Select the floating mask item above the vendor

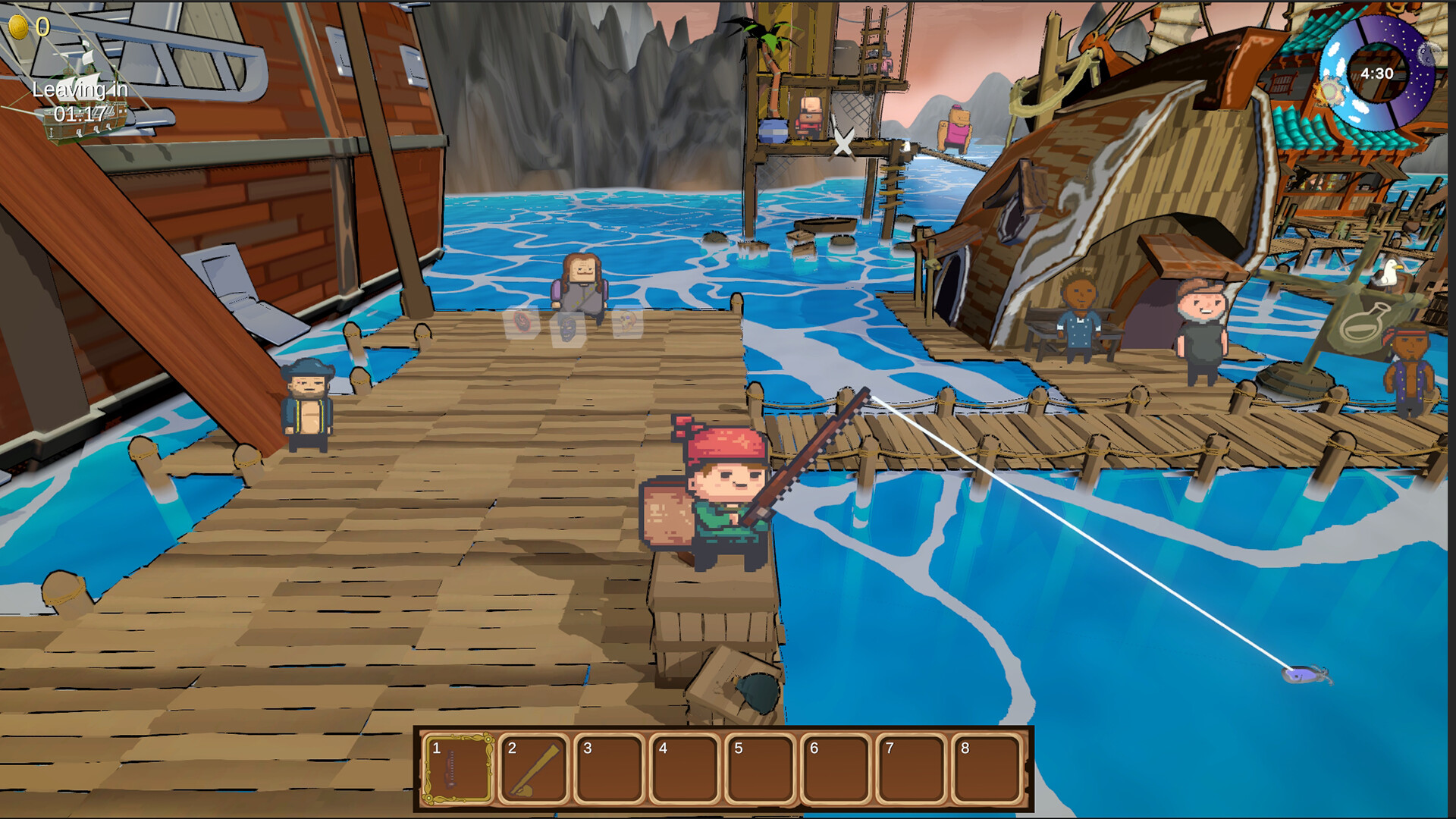coord(569,329)
